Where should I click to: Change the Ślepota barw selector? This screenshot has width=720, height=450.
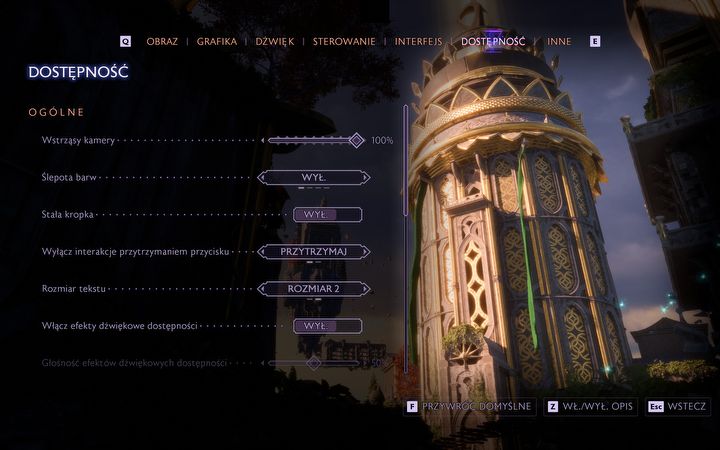coord(313,177)
